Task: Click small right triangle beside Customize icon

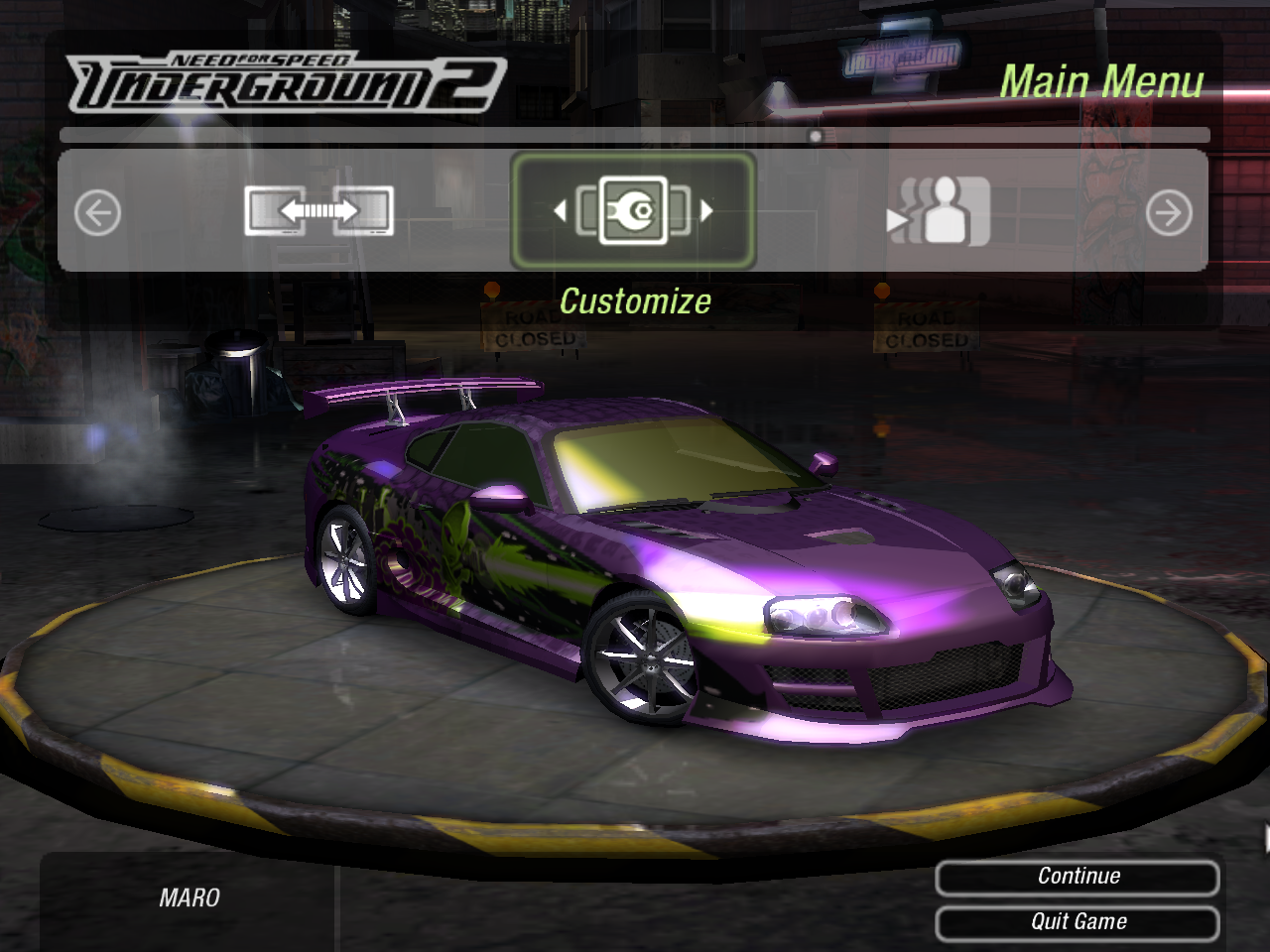Action: tap(706, 210)
